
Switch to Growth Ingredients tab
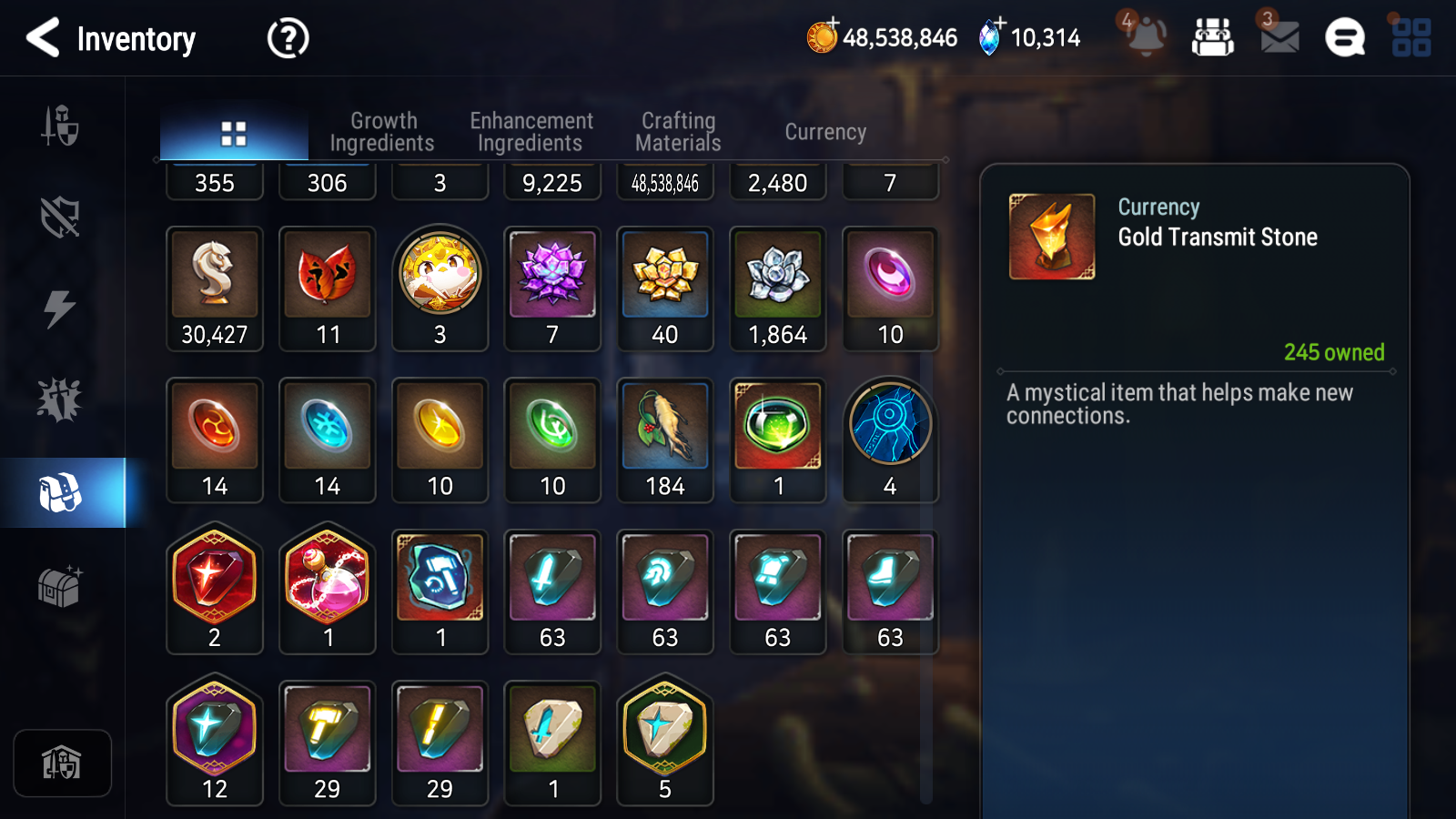[382, 132]
